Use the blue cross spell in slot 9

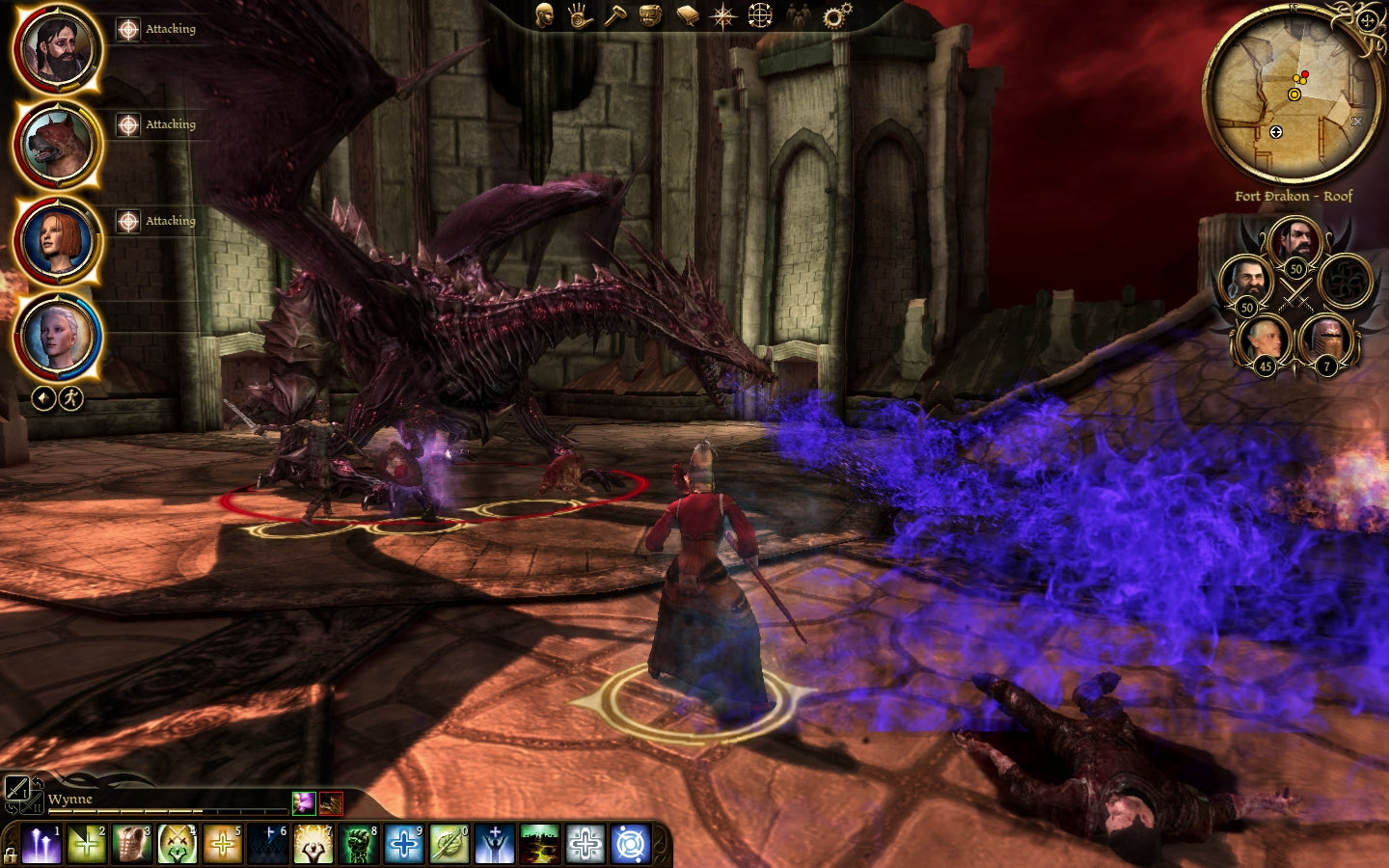point(403,845)
